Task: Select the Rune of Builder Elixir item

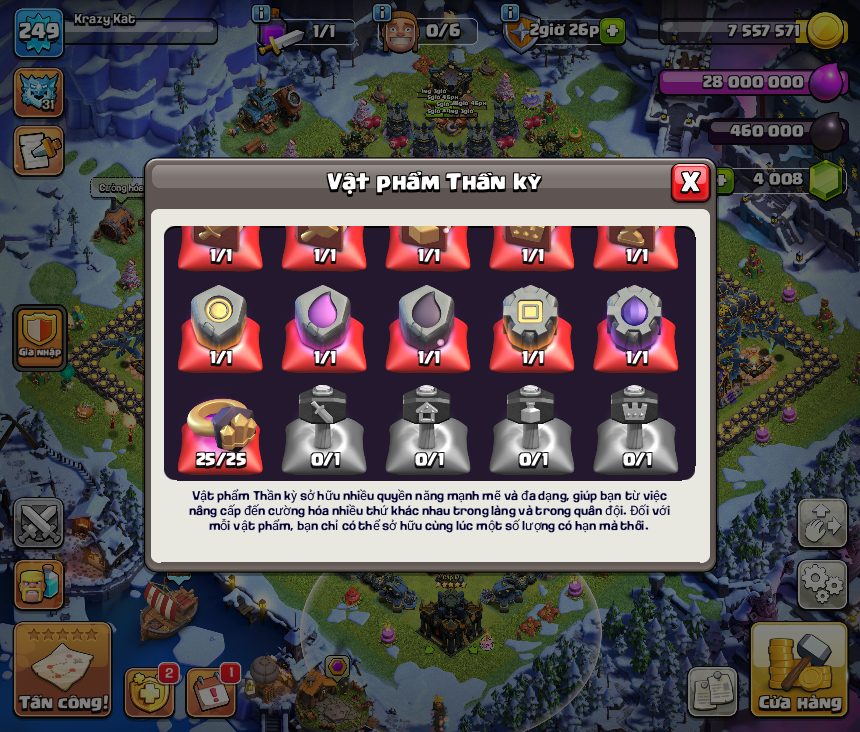Action: 636,327
